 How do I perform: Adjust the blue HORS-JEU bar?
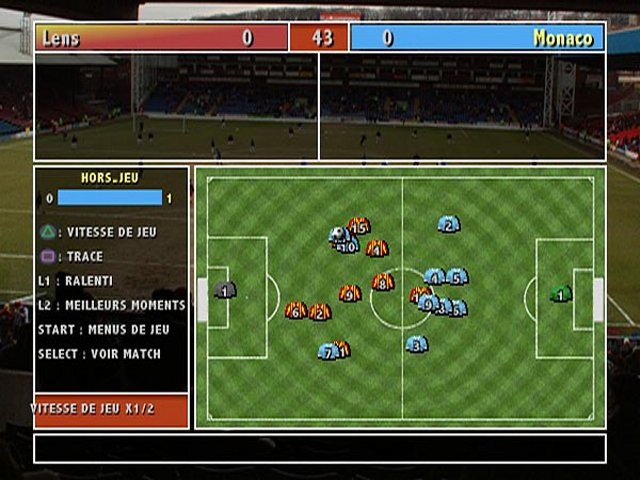tap(110, 198)
